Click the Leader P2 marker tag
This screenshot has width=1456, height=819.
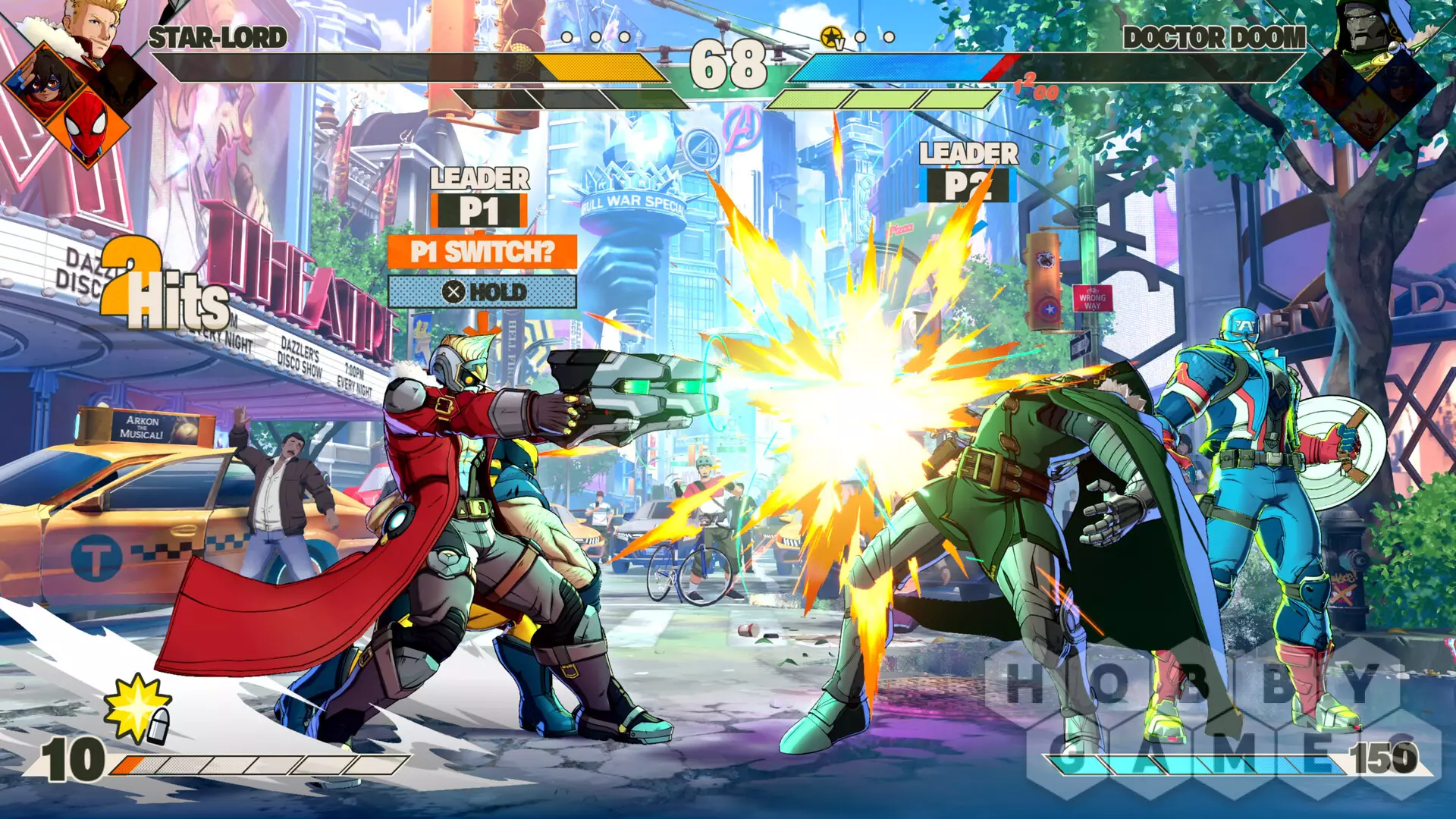click(x=968, y=185)
